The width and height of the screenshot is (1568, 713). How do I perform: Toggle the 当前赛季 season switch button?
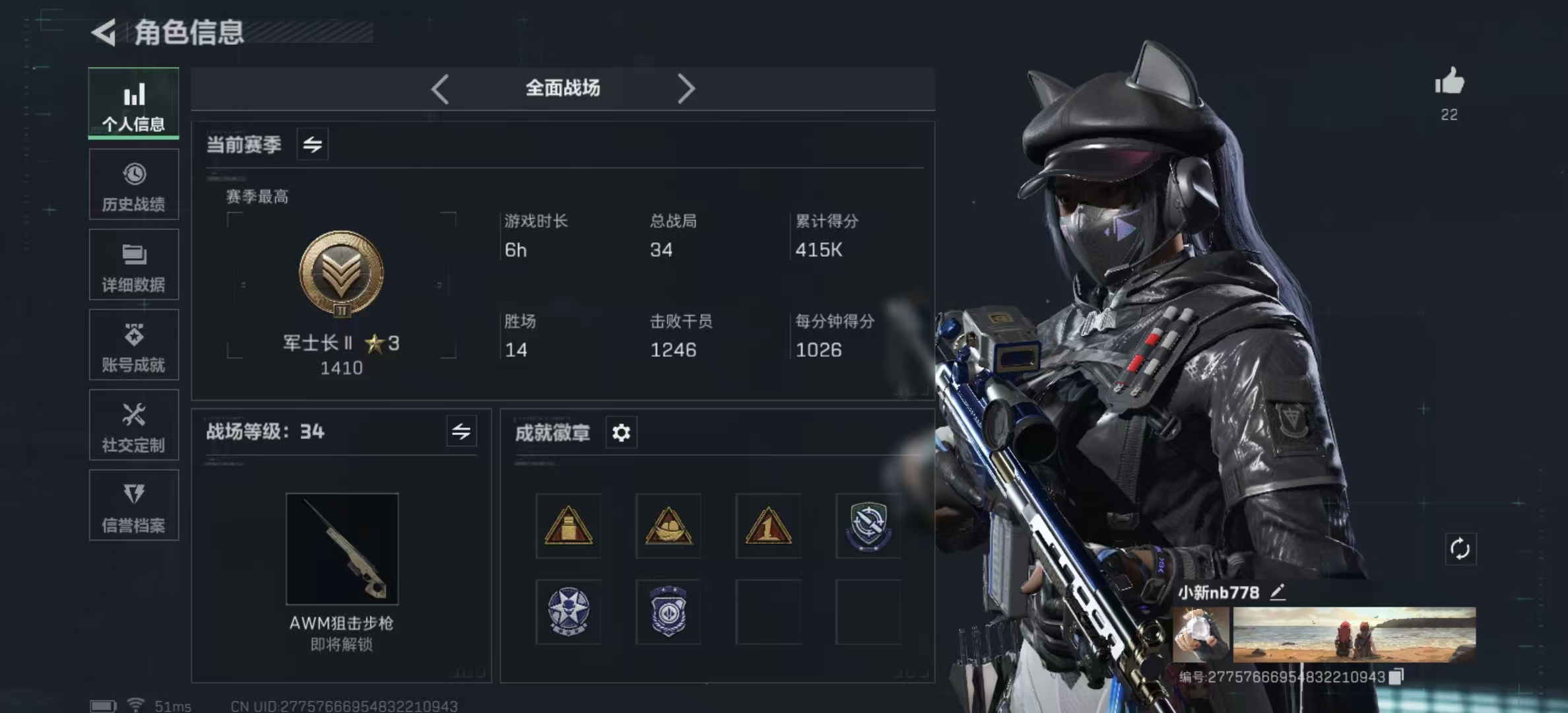point(312,144)
